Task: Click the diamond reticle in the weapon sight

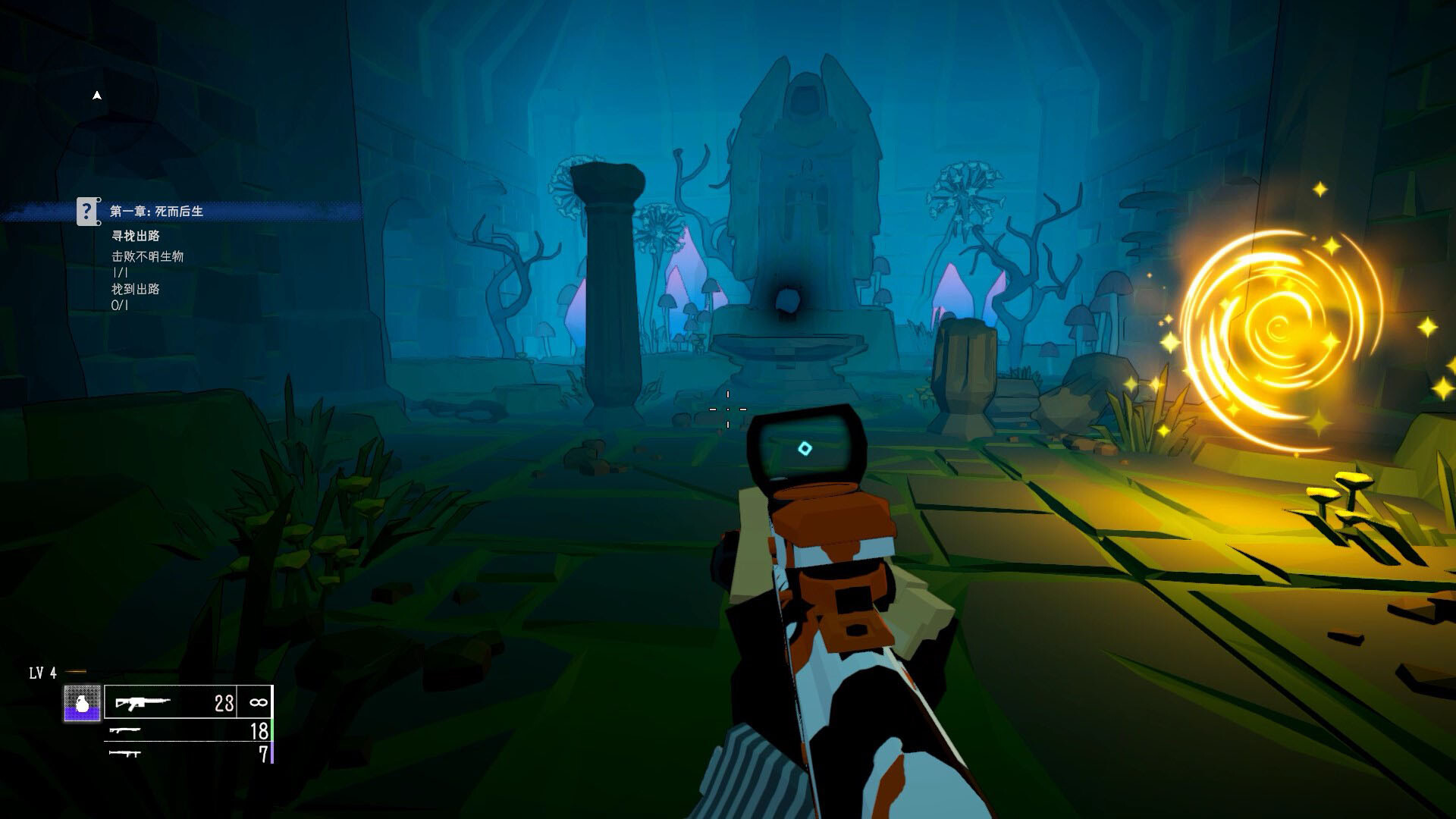Action: click(x=805, y=448)
